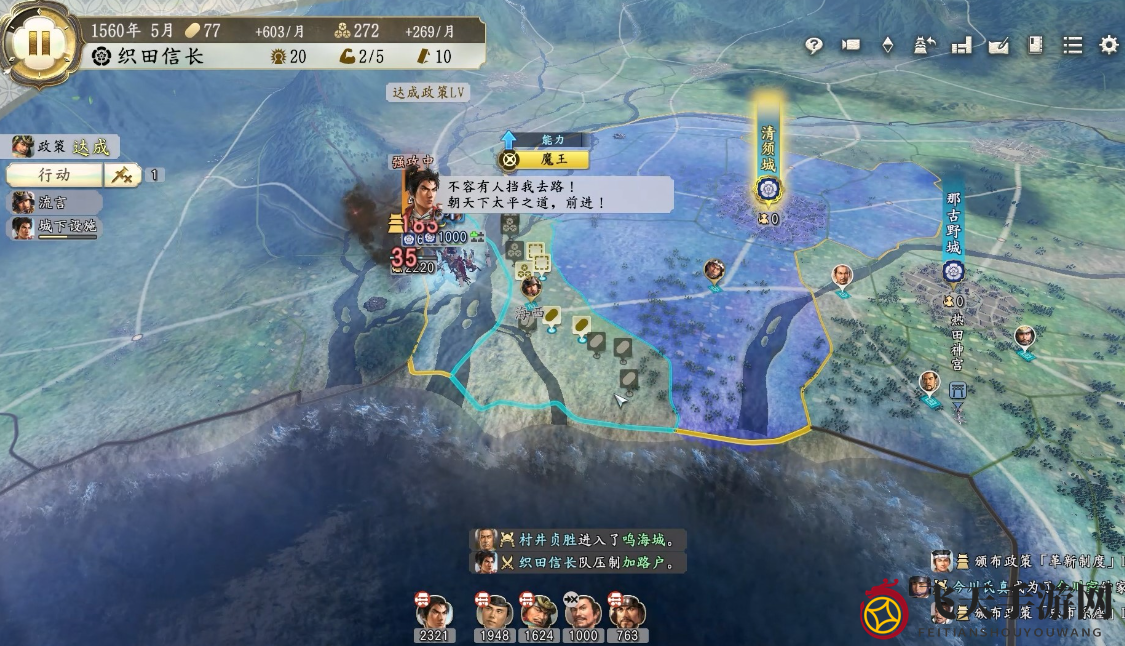Viewport: 1125px width, 646px height.
Task: Select the army portrait with 2321 troops
Action: [434, 612]
